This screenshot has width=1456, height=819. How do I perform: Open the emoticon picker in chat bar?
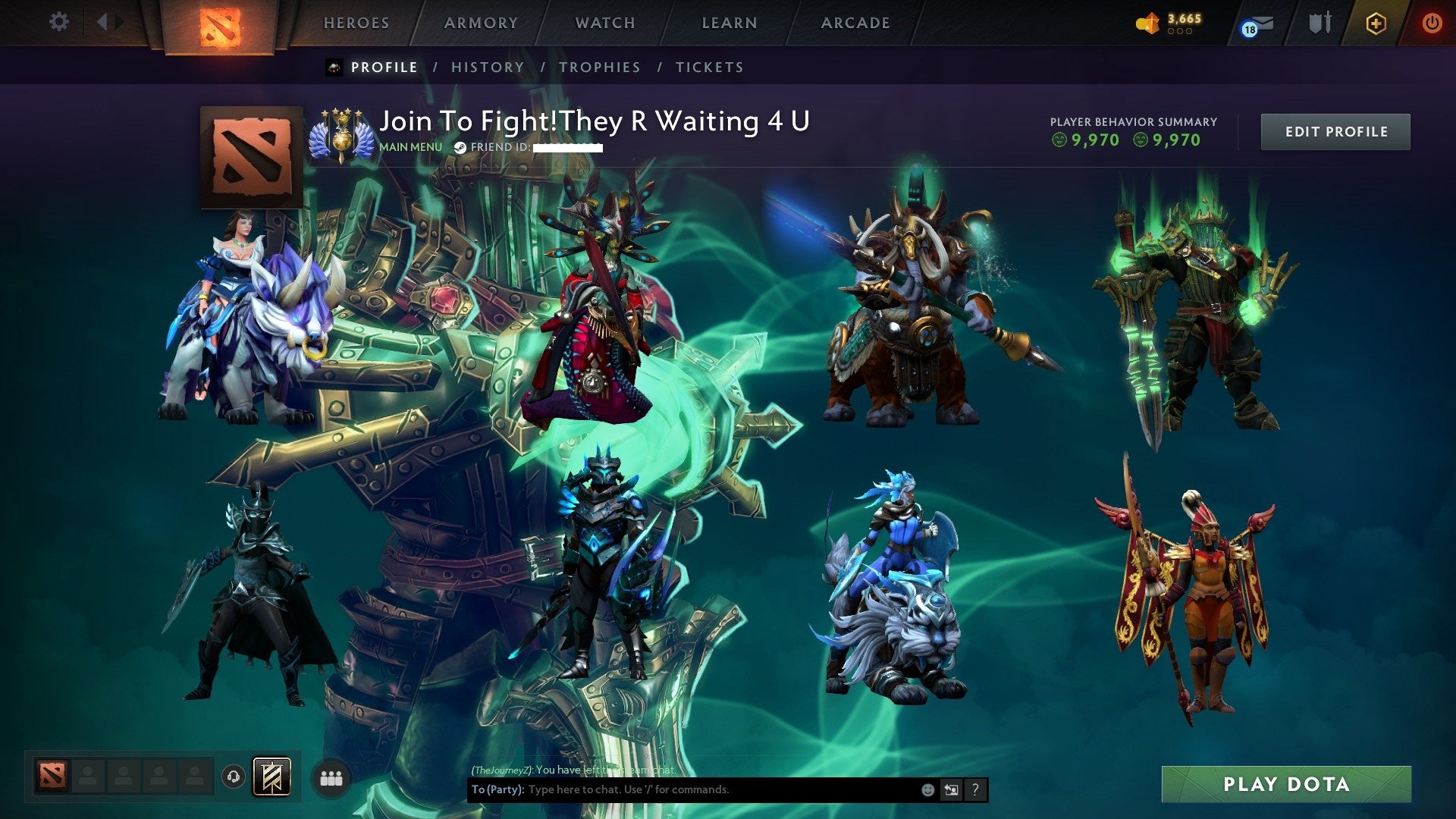click(927, 789)
